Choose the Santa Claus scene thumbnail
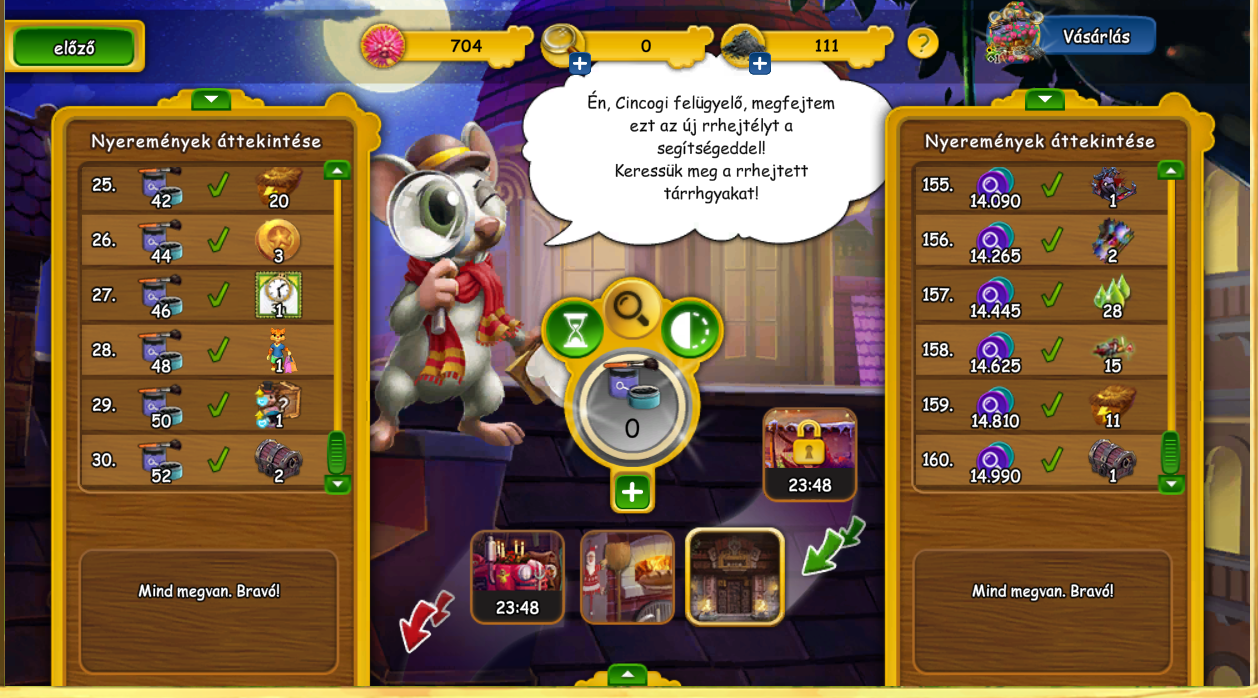 point(627,576)
